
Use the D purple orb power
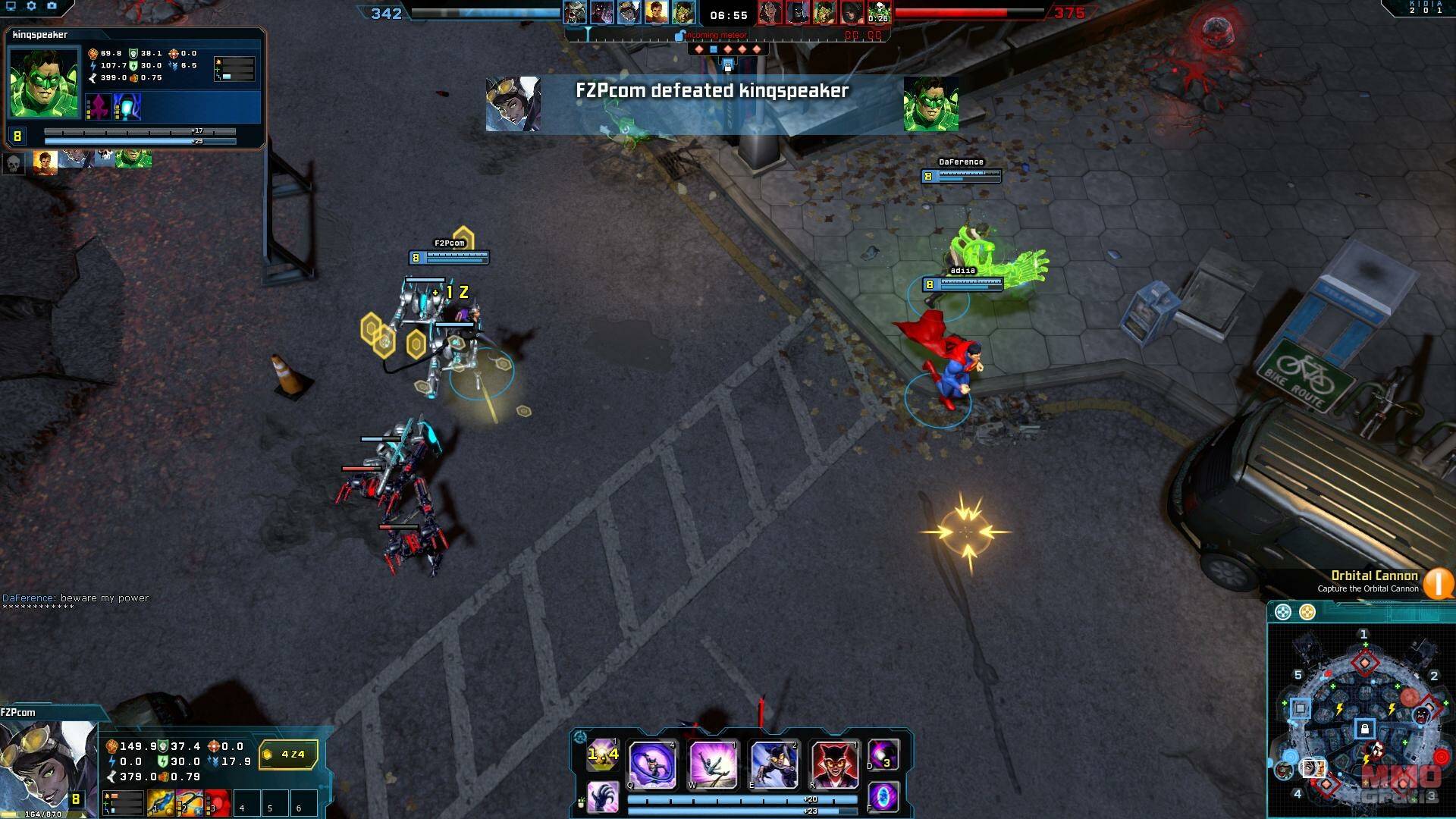[883, 755]
